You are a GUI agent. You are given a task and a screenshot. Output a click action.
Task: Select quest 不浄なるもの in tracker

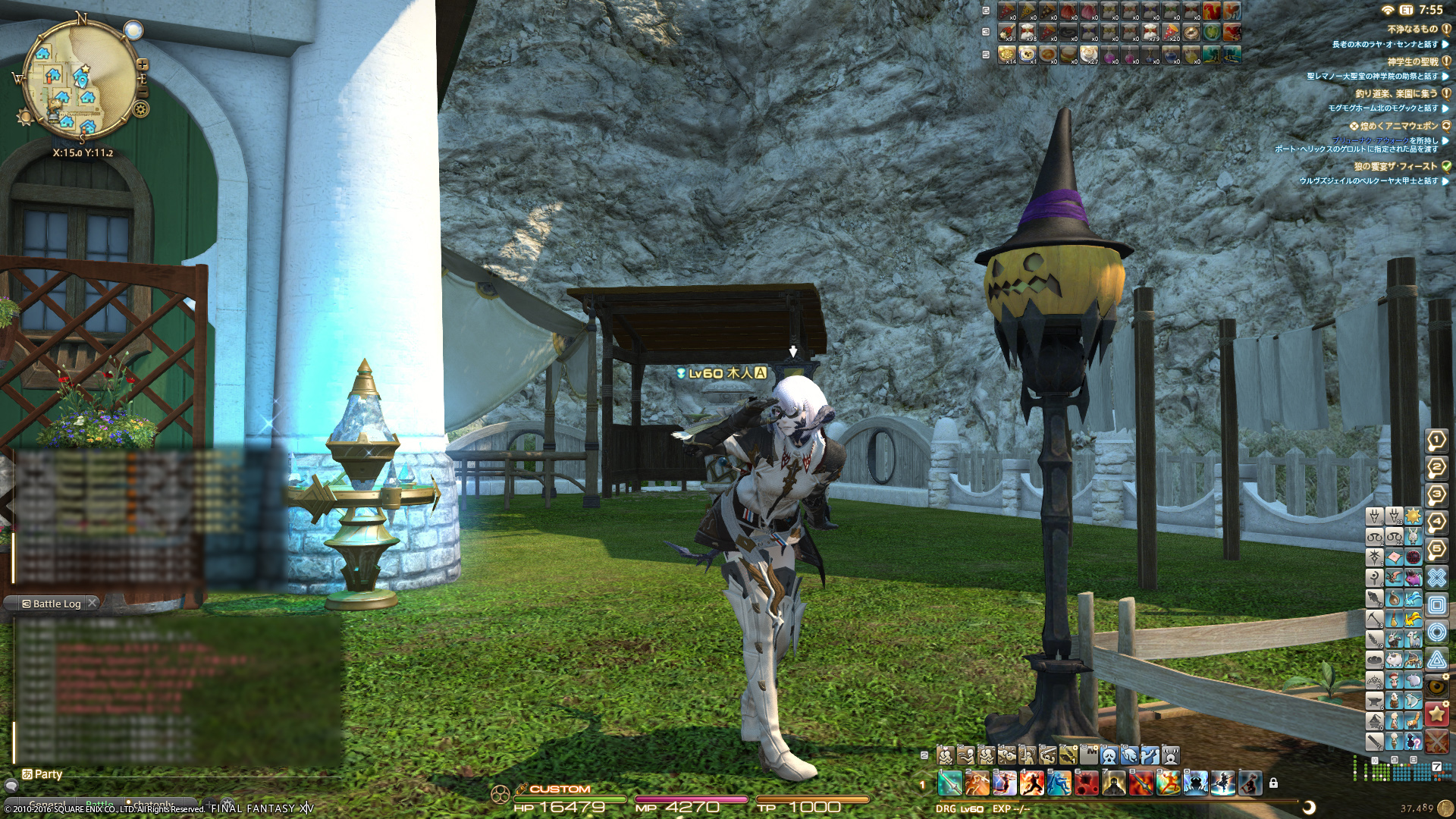pyautogui.click(x=1412, y=29)
